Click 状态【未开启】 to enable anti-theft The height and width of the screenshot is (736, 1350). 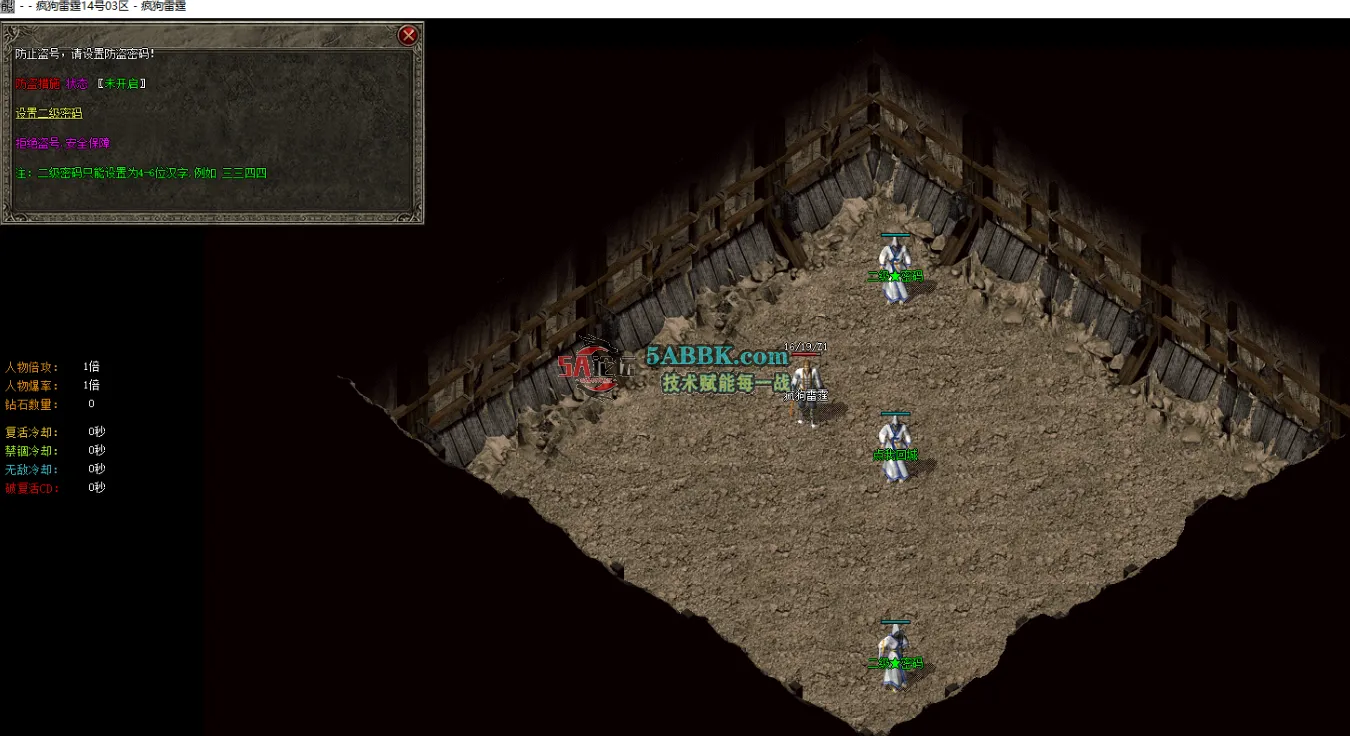(120, 84)
